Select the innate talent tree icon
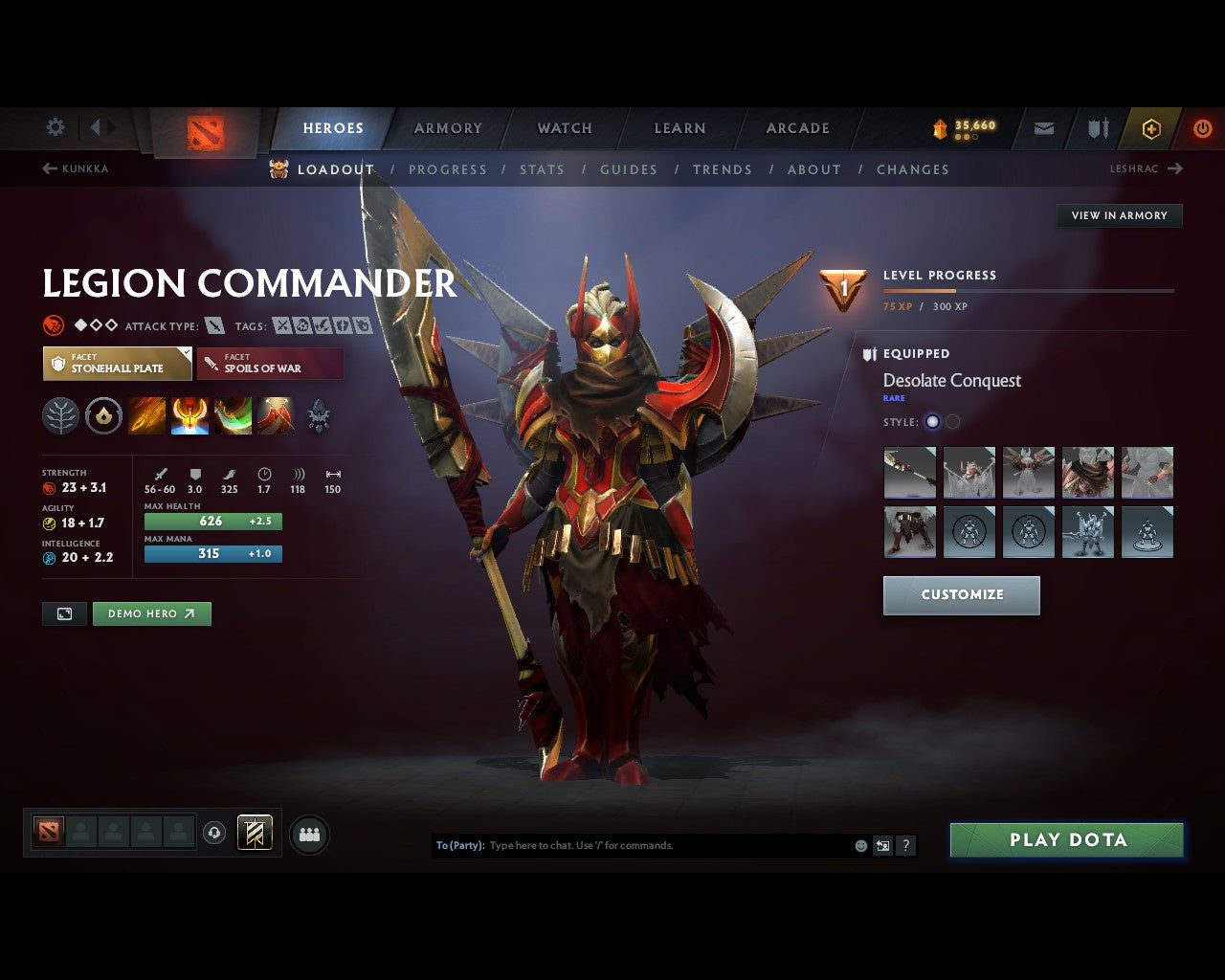The width and height of the screenshot is (1225, 980). [x=60, y=415]
